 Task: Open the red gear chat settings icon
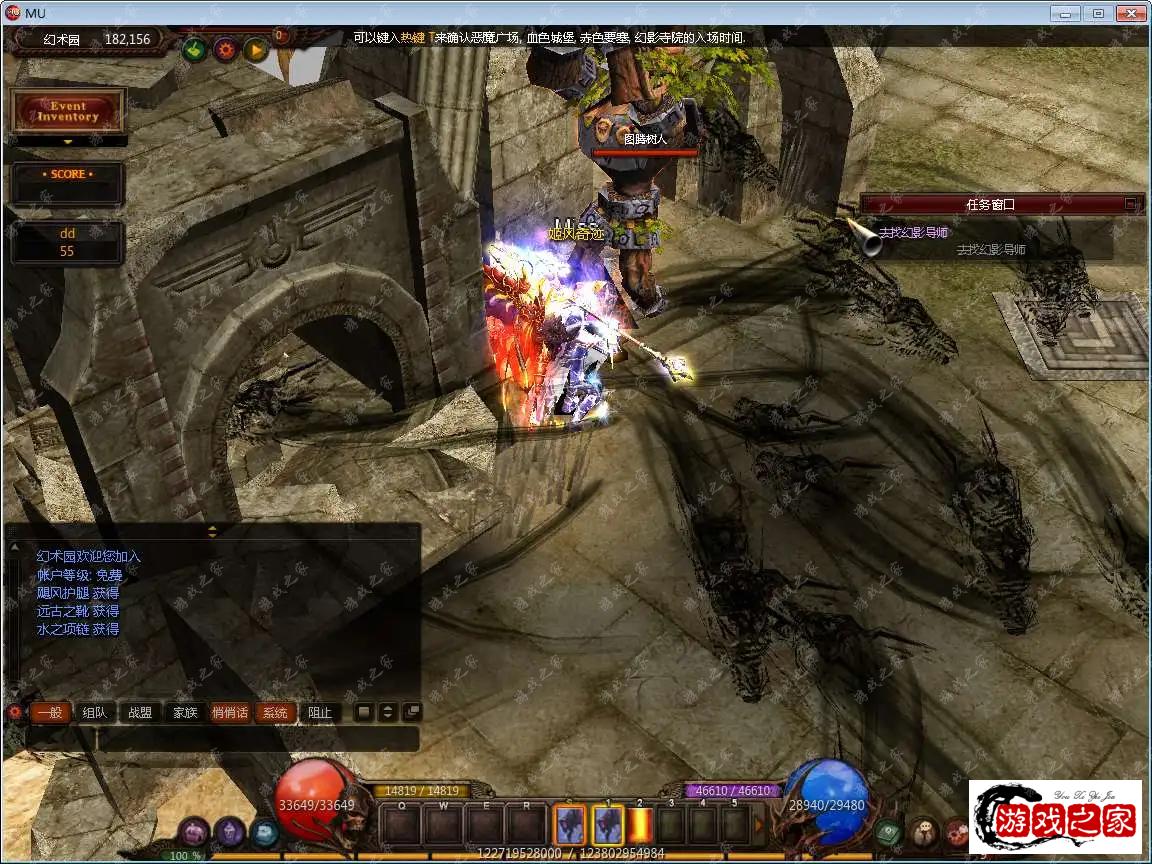click(x=14, y=713)
